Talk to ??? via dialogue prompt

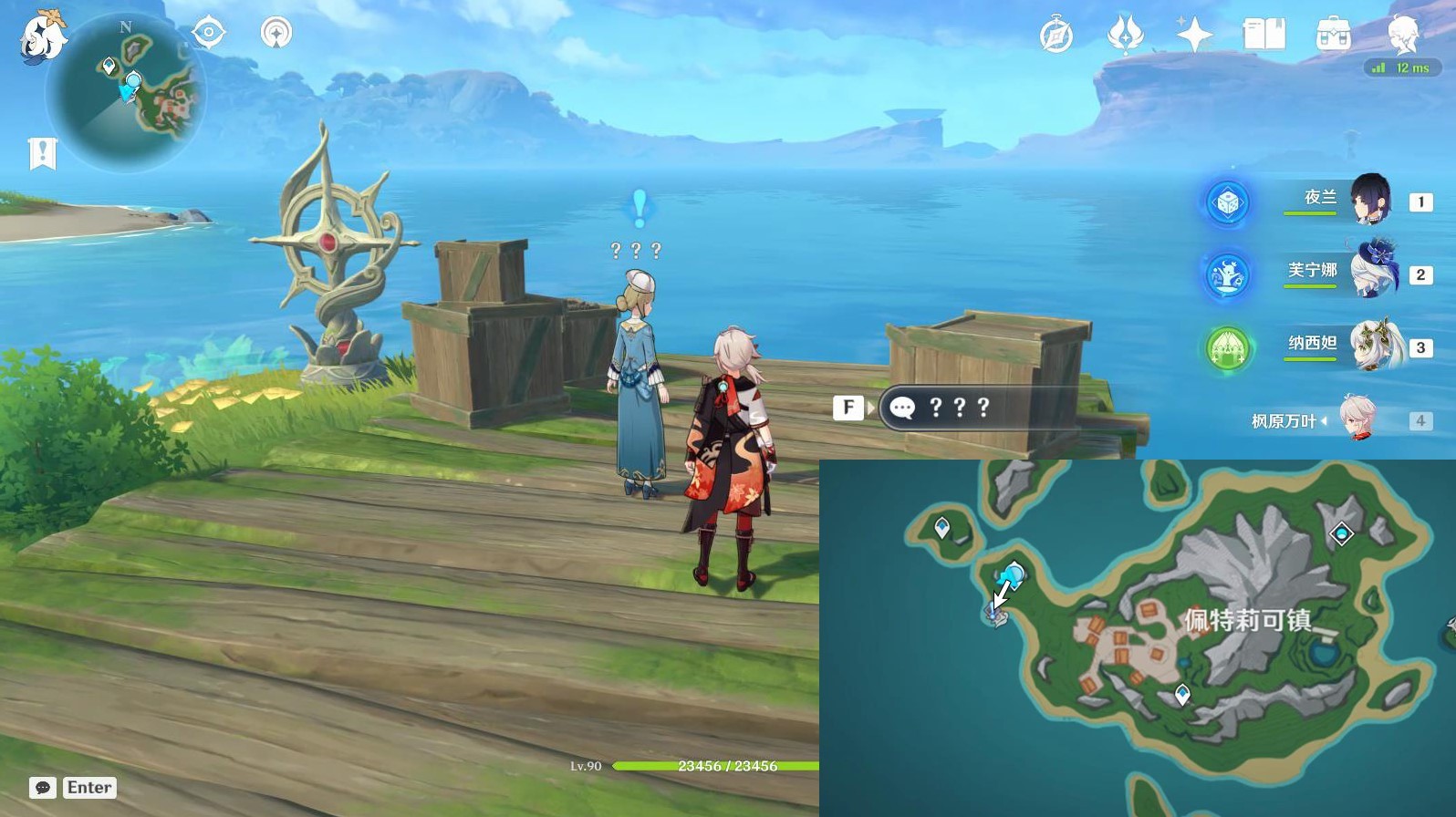coord(958,408)
